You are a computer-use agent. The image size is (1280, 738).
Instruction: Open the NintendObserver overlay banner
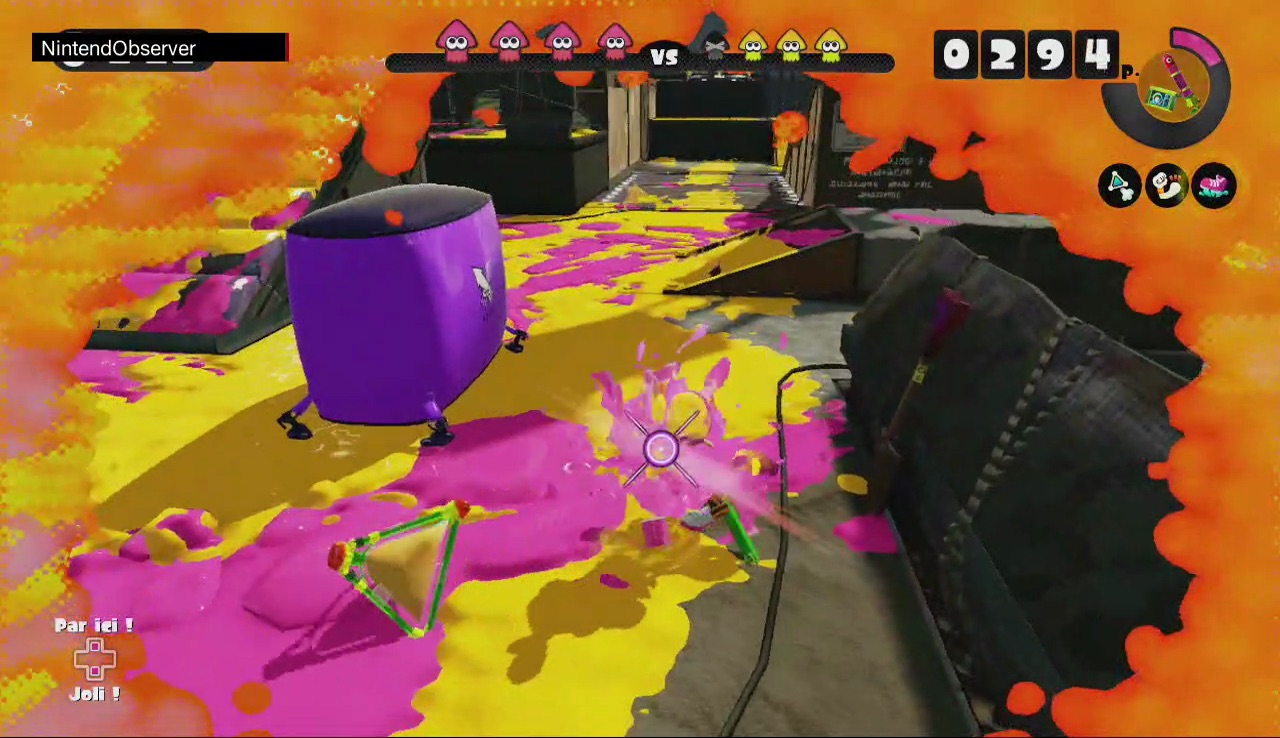click(x=115, y=48)
